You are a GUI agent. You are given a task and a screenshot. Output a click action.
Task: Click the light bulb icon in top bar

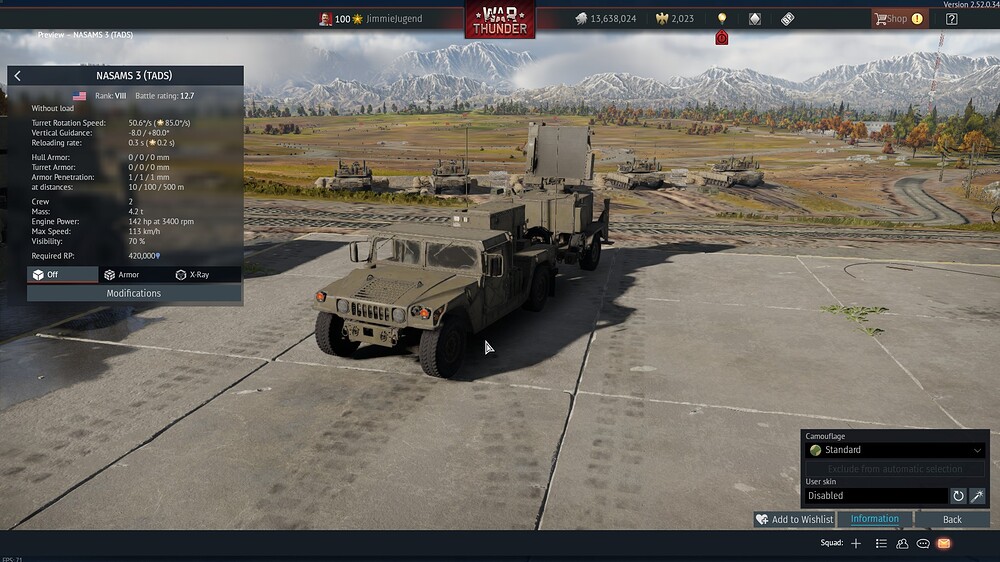coord(722,18)
